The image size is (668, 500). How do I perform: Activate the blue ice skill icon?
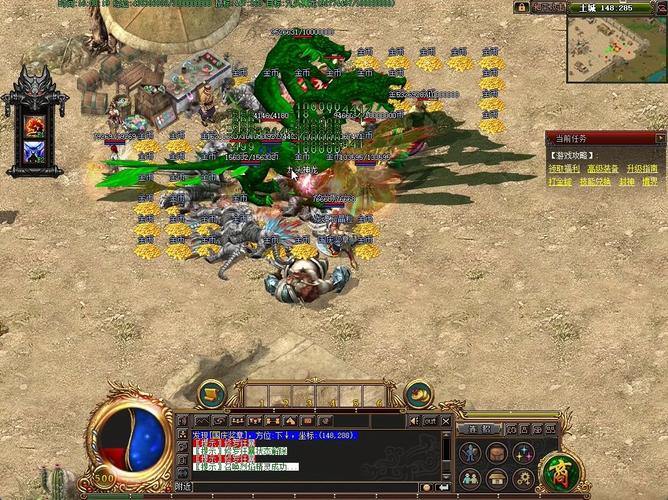35,151
